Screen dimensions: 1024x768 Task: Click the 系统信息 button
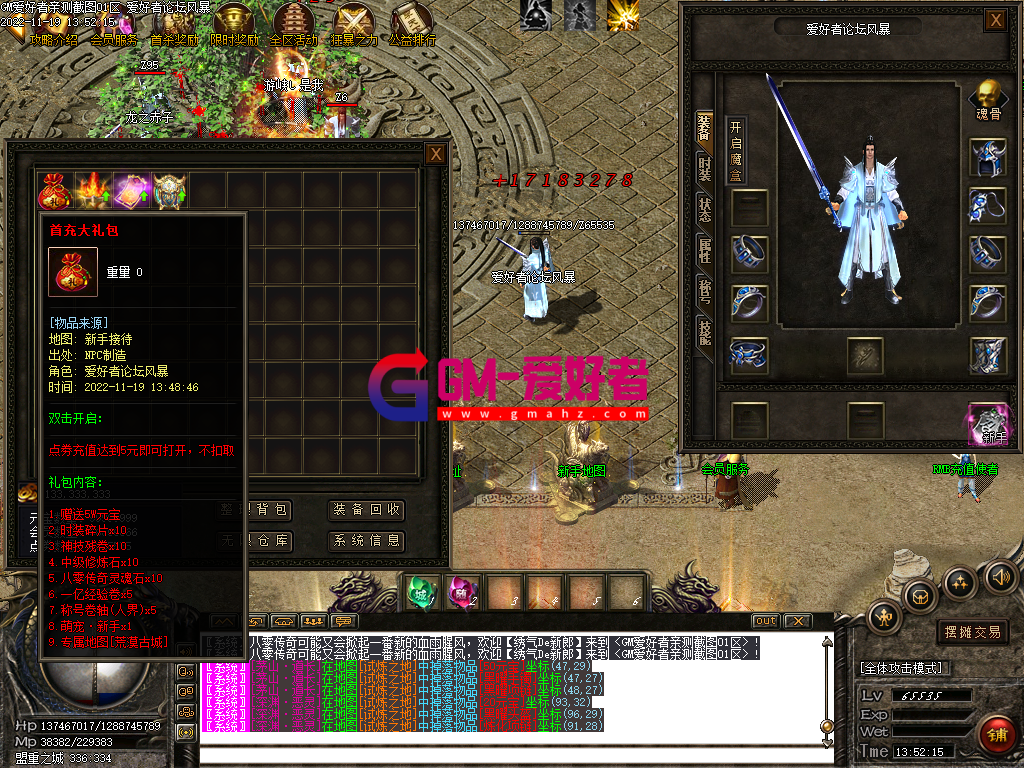[366, 541]
